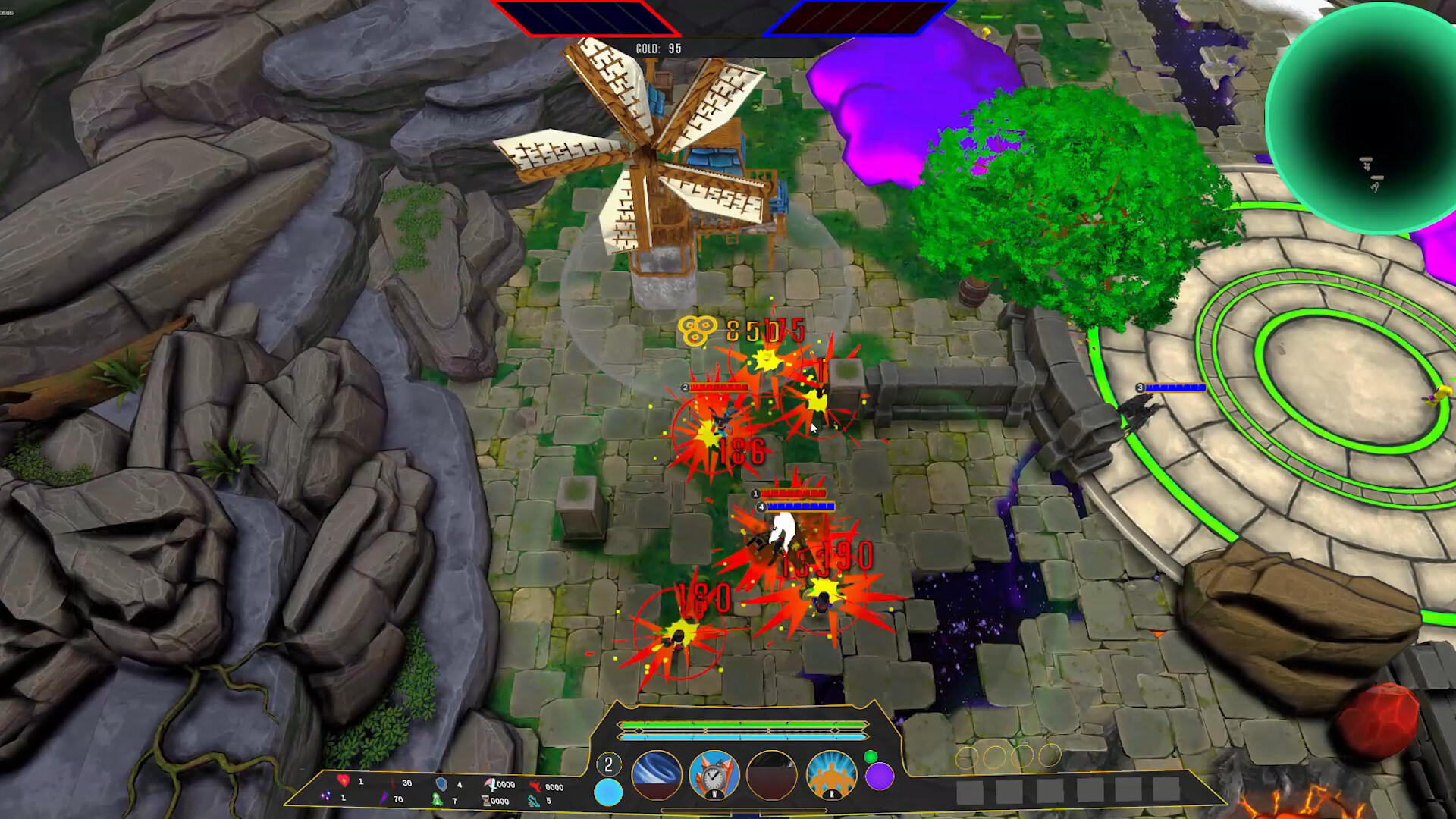This screenshot has height=819, width=1456.
Task: Select the shield armor stat icon
Action: (441, 783)
